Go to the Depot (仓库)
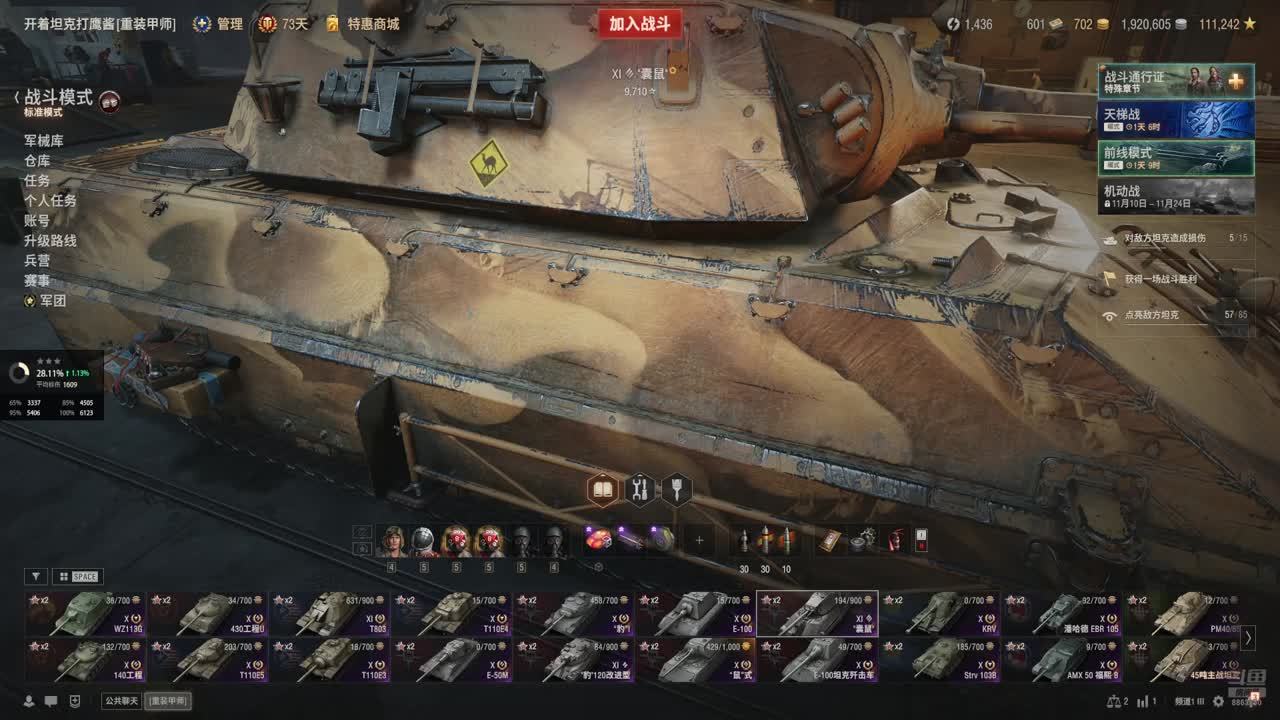 [37, 161]
